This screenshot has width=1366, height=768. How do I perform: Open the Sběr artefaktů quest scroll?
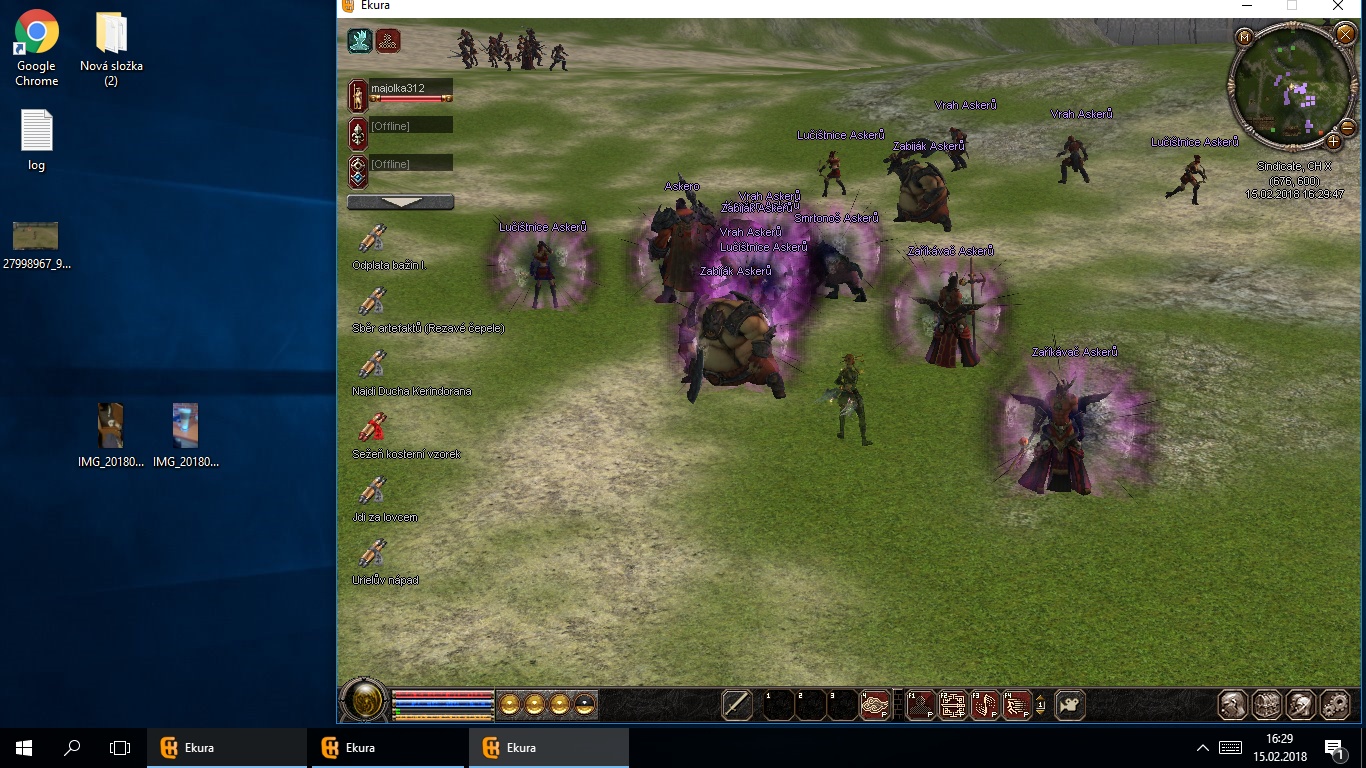pos(372,302)
